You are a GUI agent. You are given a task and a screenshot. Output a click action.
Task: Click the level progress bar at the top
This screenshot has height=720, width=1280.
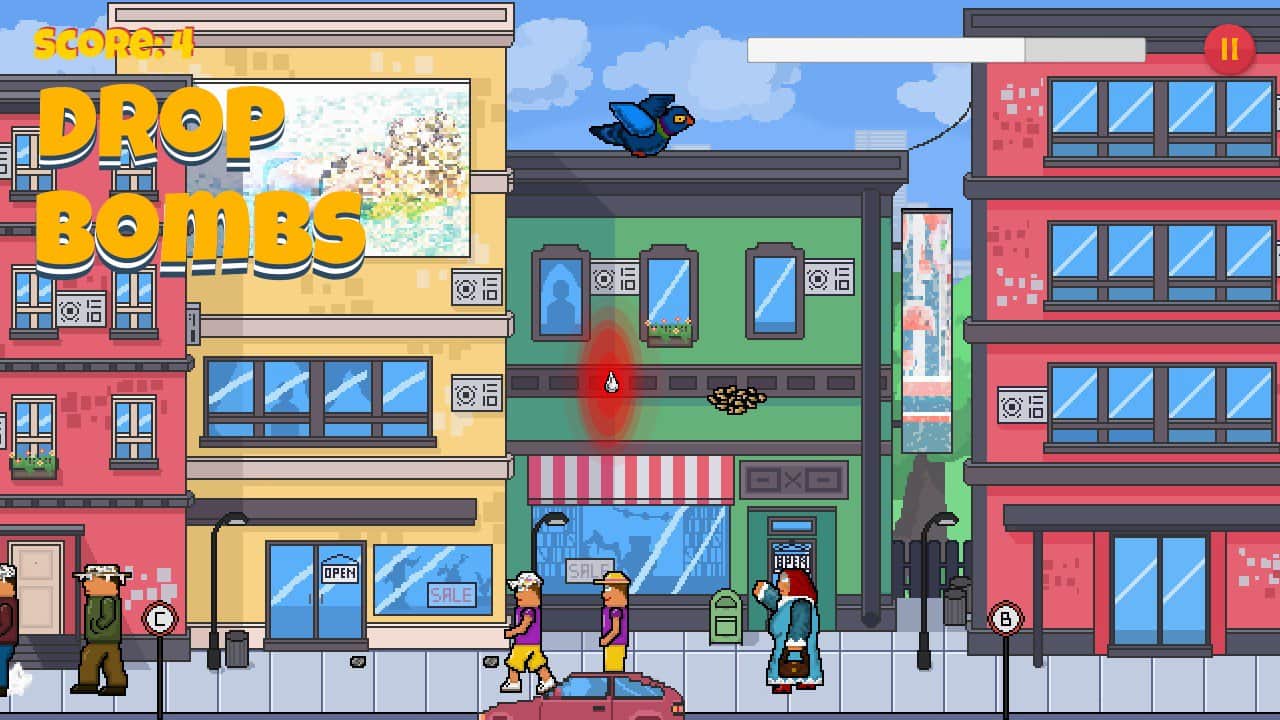coord(950,48)
